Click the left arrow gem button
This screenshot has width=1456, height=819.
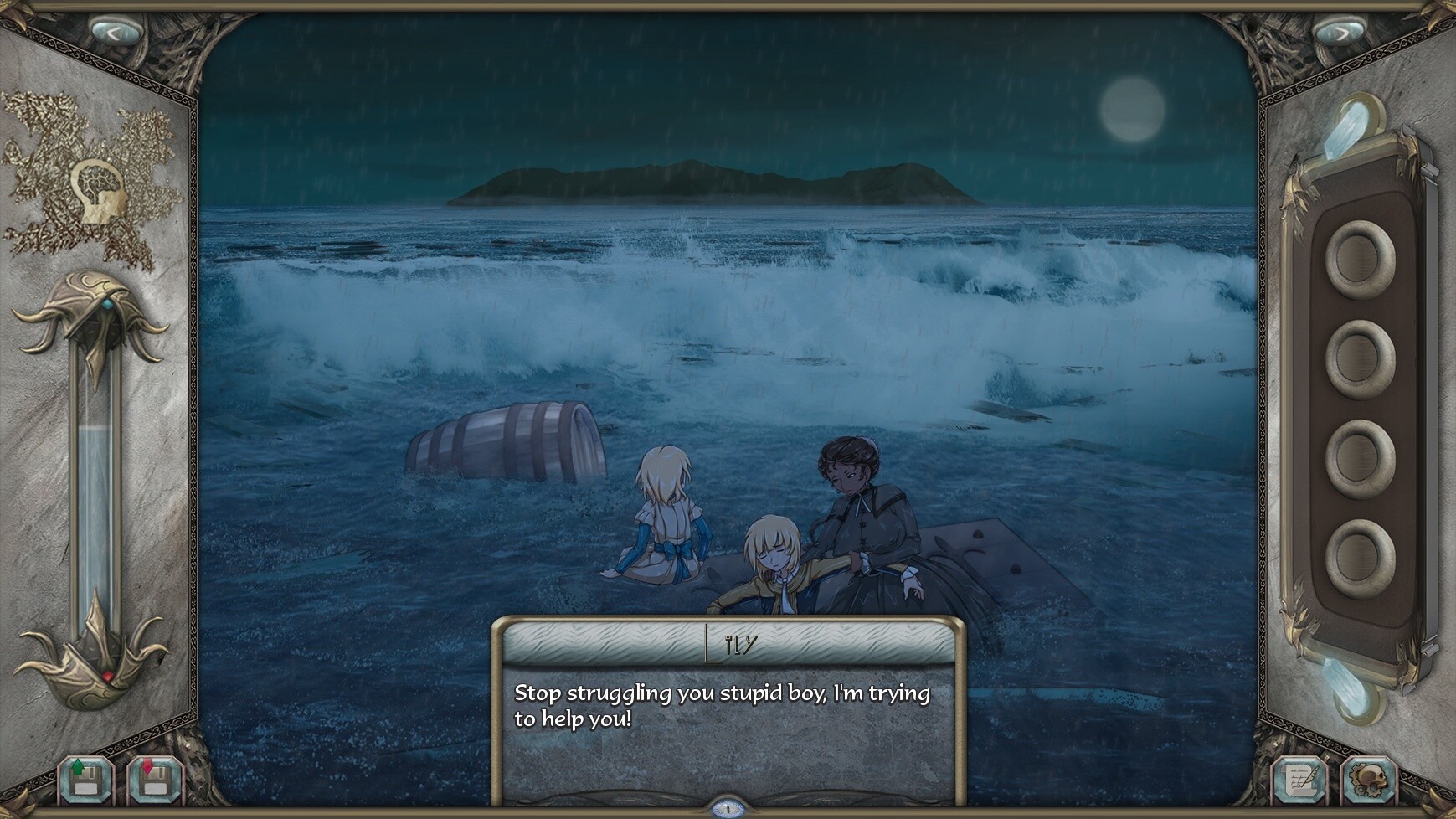tap(116, 32)
